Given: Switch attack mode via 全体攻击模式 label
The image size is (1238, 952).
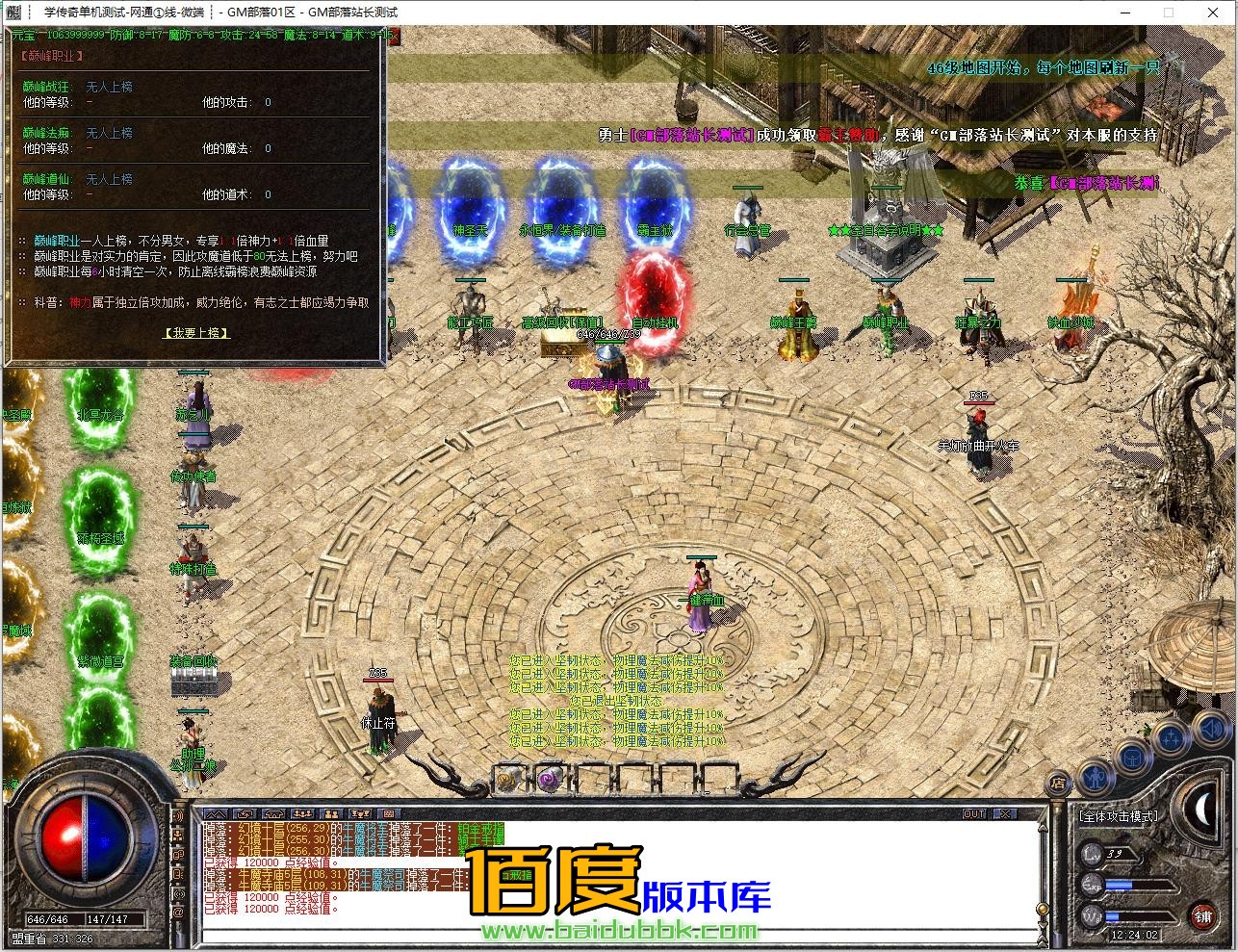Looking at the screenshot, I should click(x=1119, y=816).
